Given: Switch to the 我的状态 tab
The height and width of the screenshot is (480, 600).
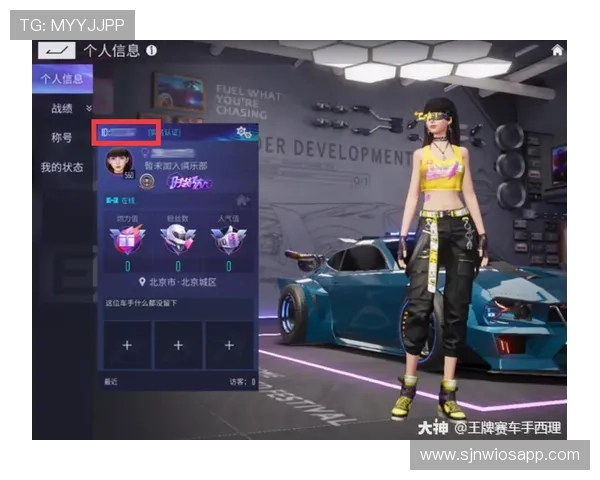Looking at the screenshot, I should (x=61, y=167).
